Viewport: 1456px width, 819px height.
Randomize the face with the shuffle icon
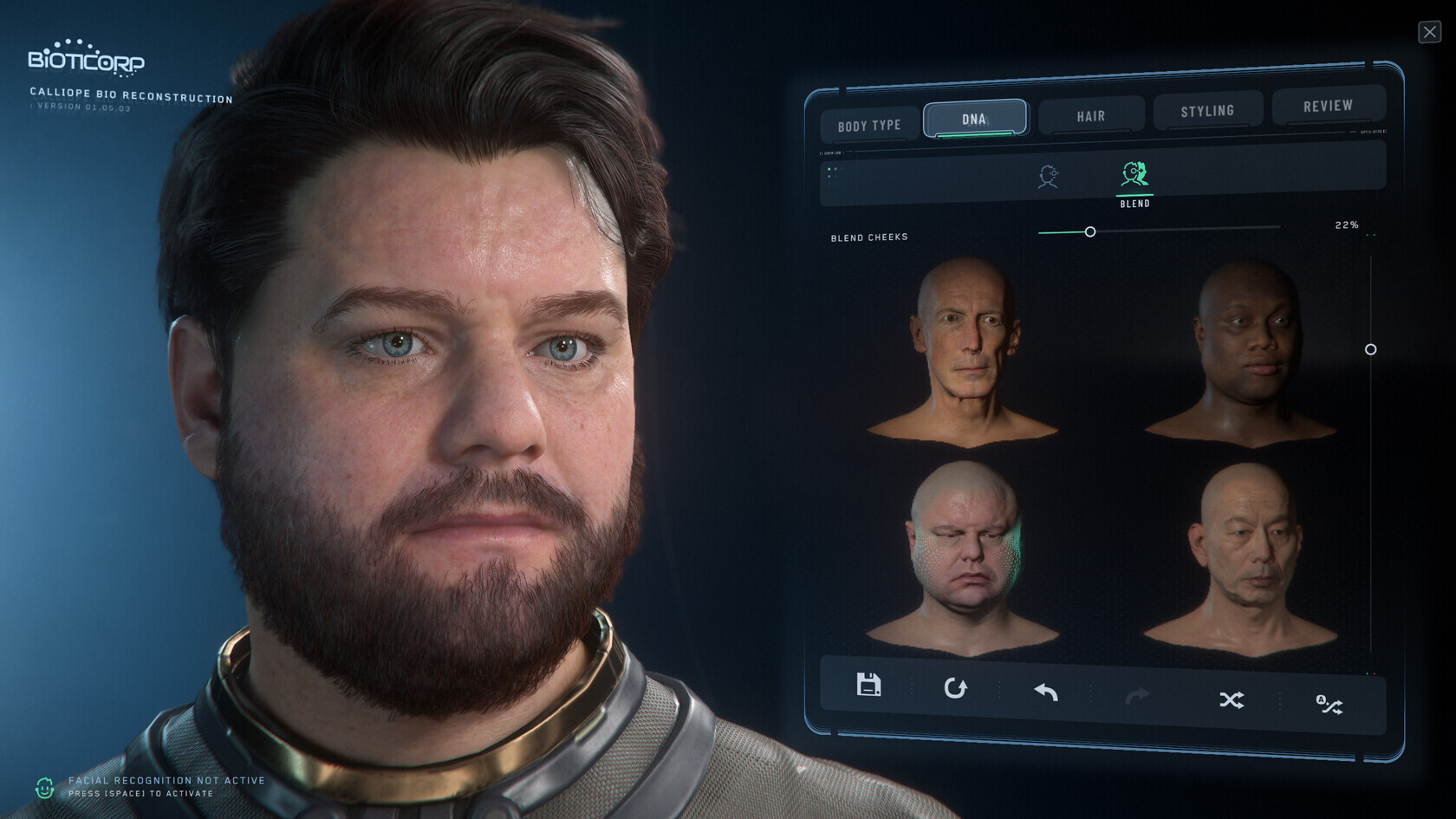click(1232, 699)
